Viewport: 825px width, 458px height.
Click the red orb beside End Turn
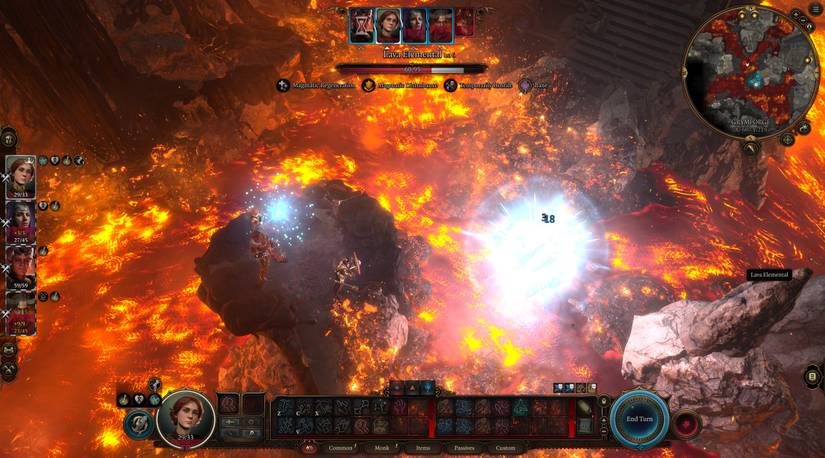pyautogui.click(x=686, y=421)
